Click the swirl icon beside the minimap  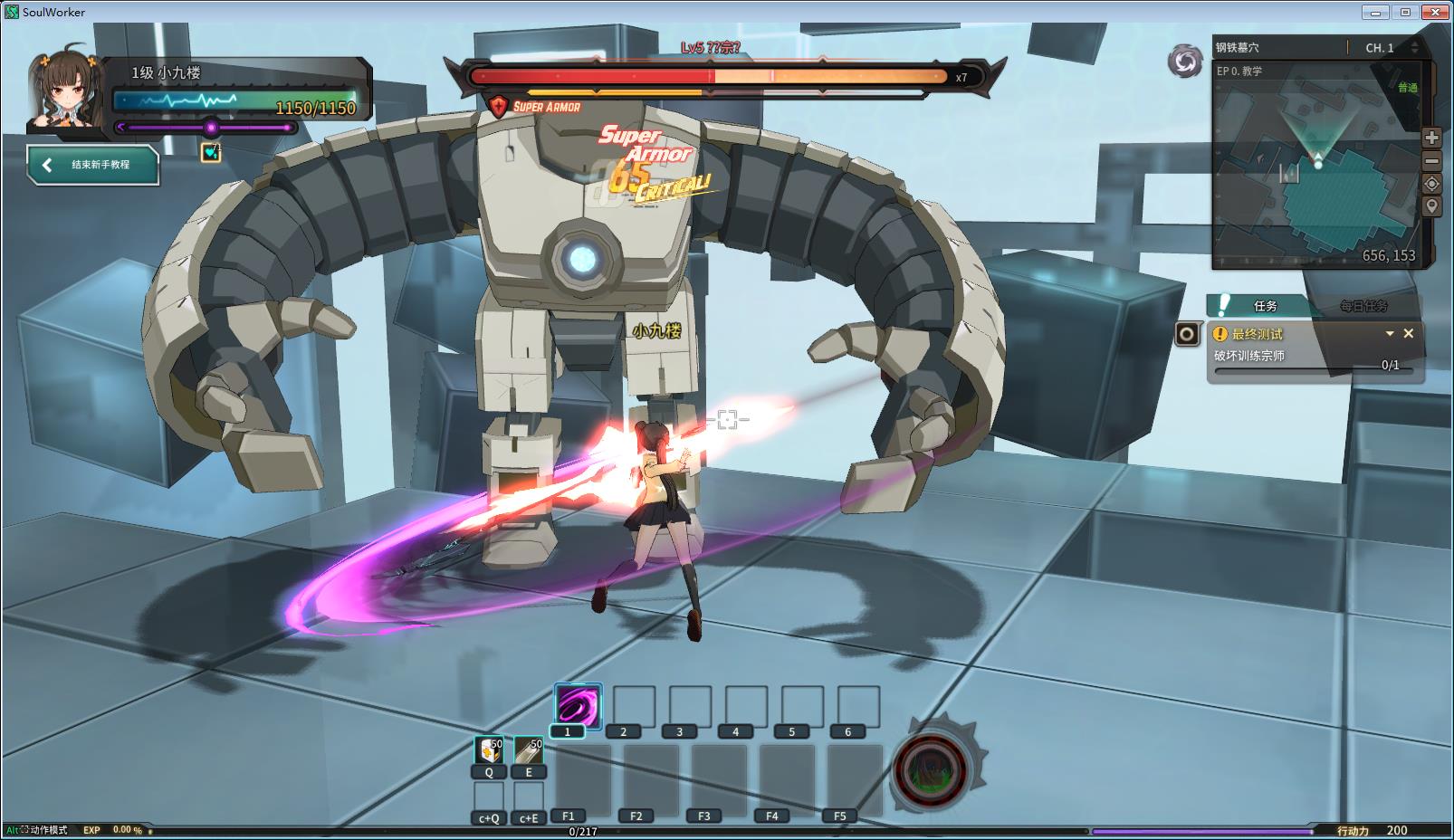point(1184,62)
